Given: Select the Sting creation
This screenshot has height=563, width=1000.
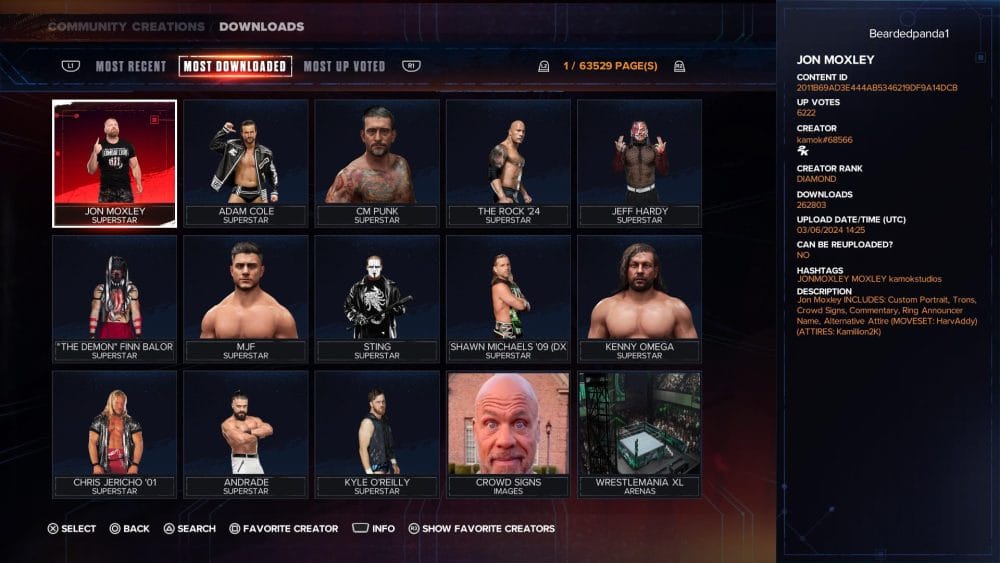Looking at the screenshot, I should pos(377,298).
